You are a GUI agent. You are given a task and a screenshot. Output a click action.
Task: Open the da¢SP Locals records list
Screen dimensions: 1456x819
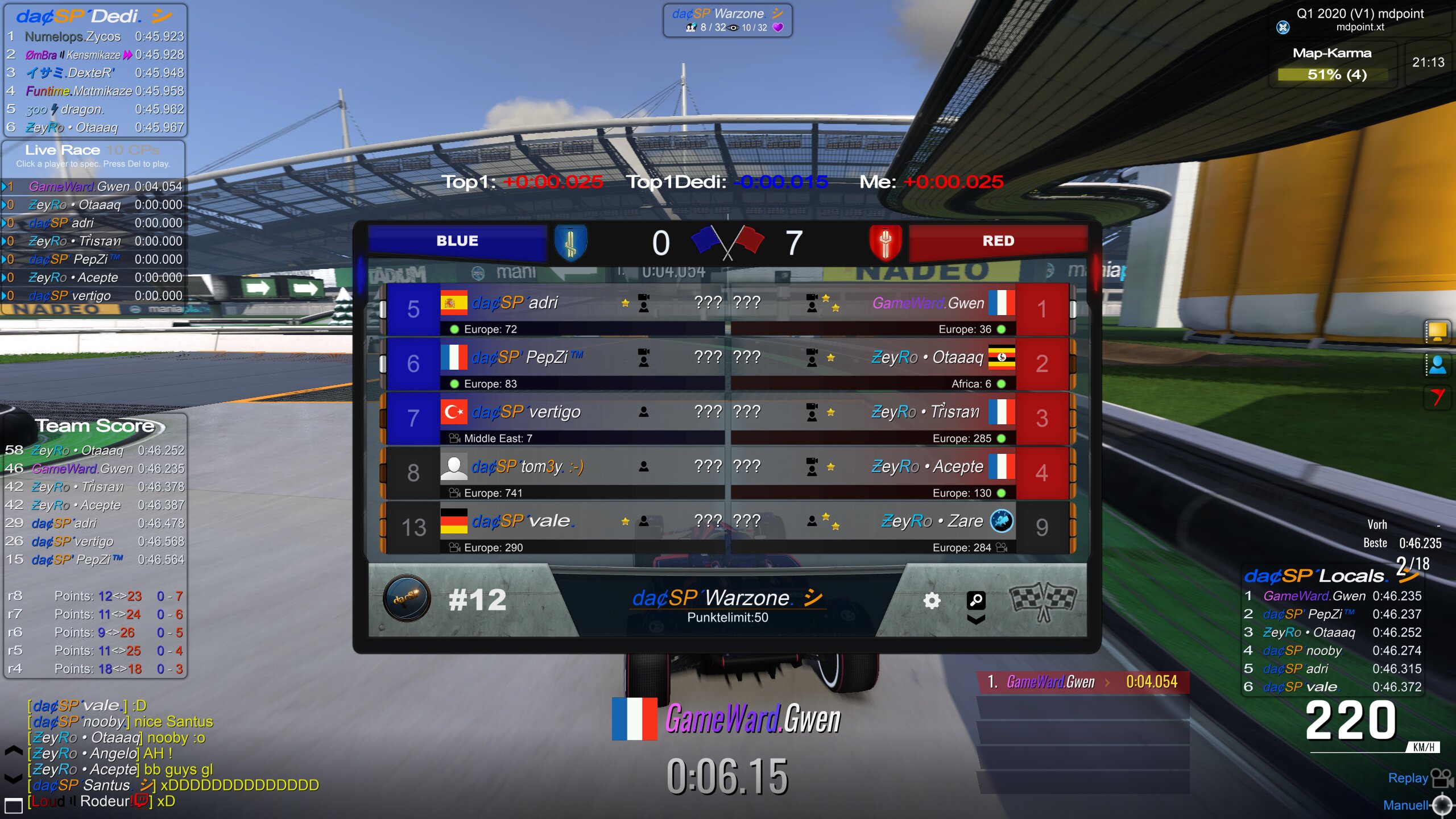point(1315,576)
